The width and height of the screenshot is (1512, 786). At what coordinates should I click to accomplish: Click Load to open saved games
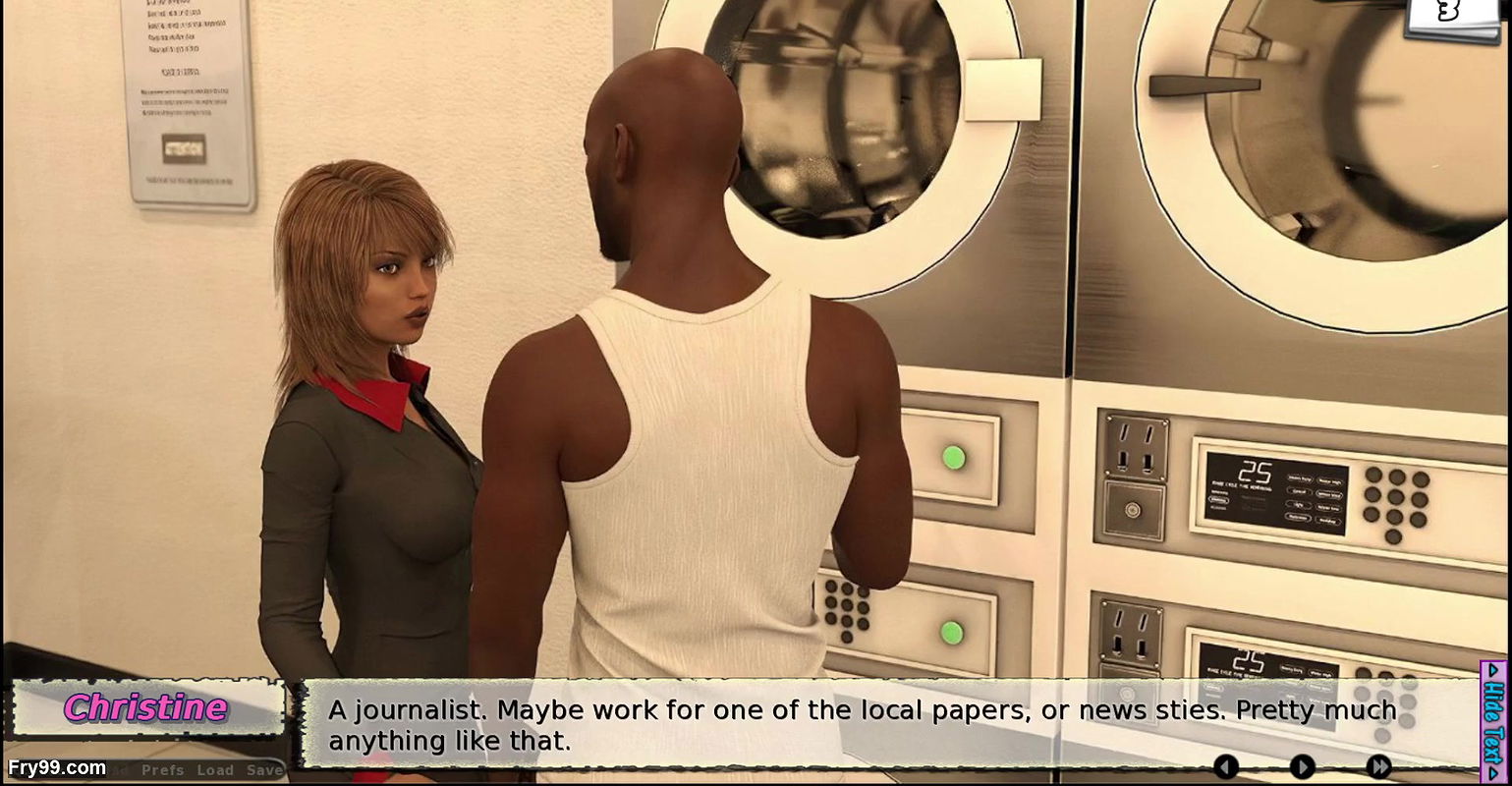coord(214,770)
